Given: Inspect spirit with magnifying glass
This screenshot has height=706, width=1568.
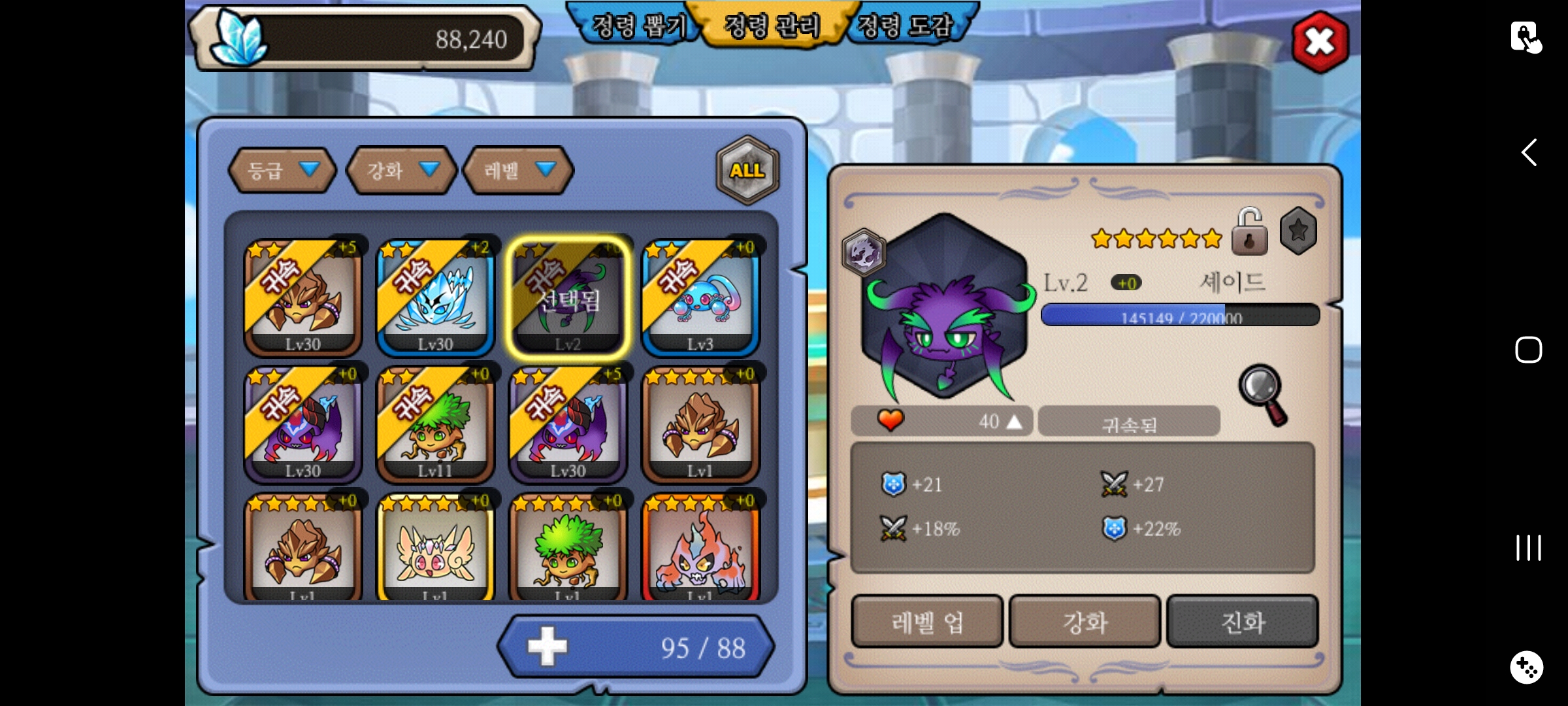Looking at the screenshot, I should 1263,394.
